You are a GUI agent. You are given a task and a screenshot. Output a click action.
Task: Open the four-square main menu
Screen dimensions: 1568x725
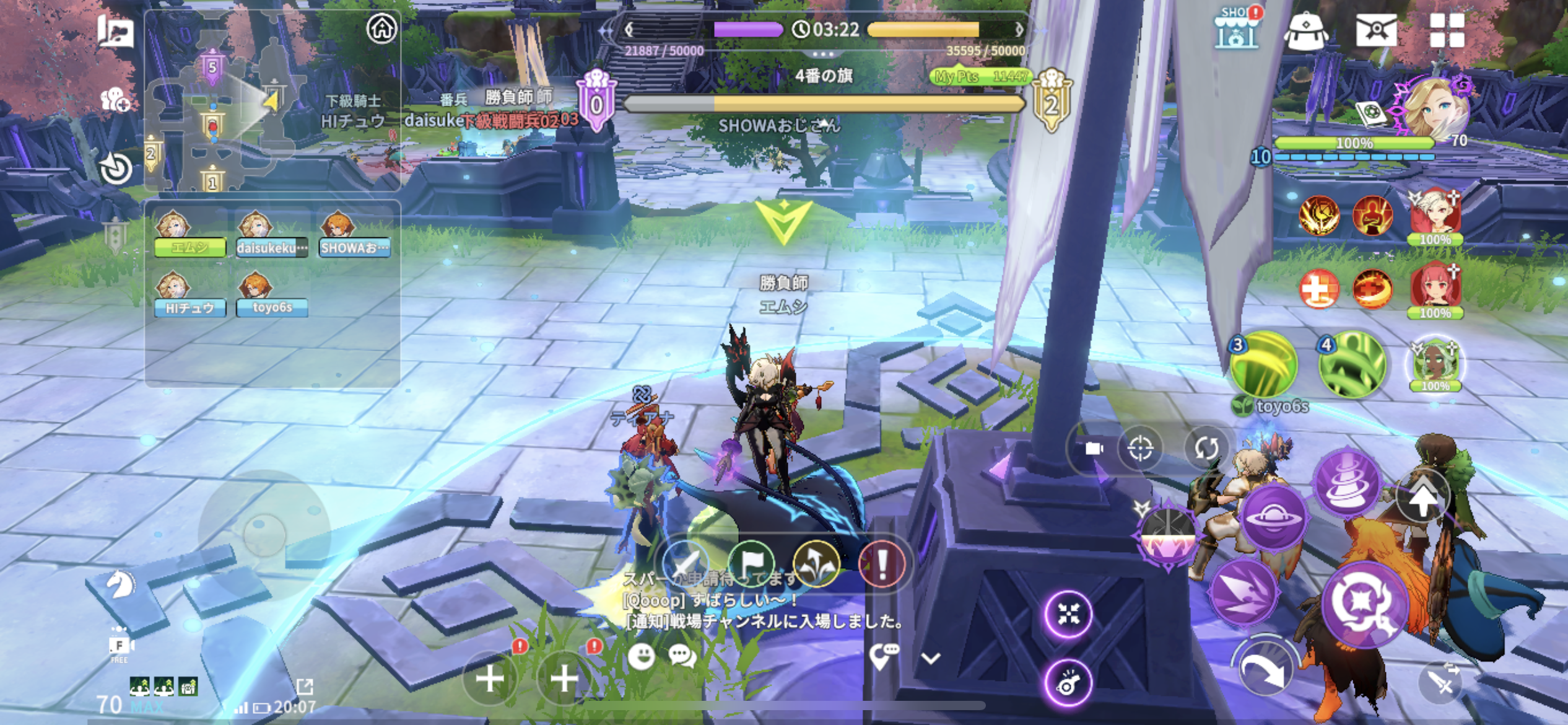tap(1447, 30)
